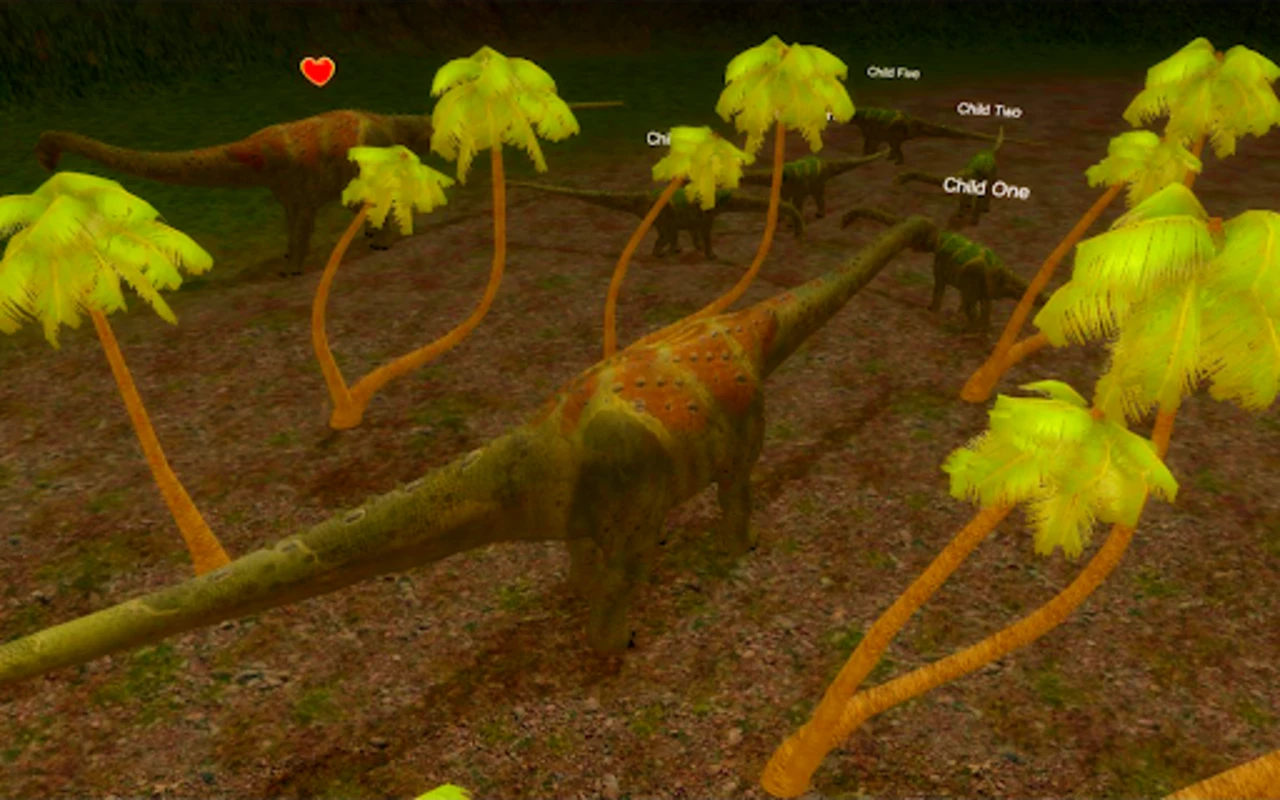Click the Child Two name label
The image size is (1280, 800).
click(988, 111)
